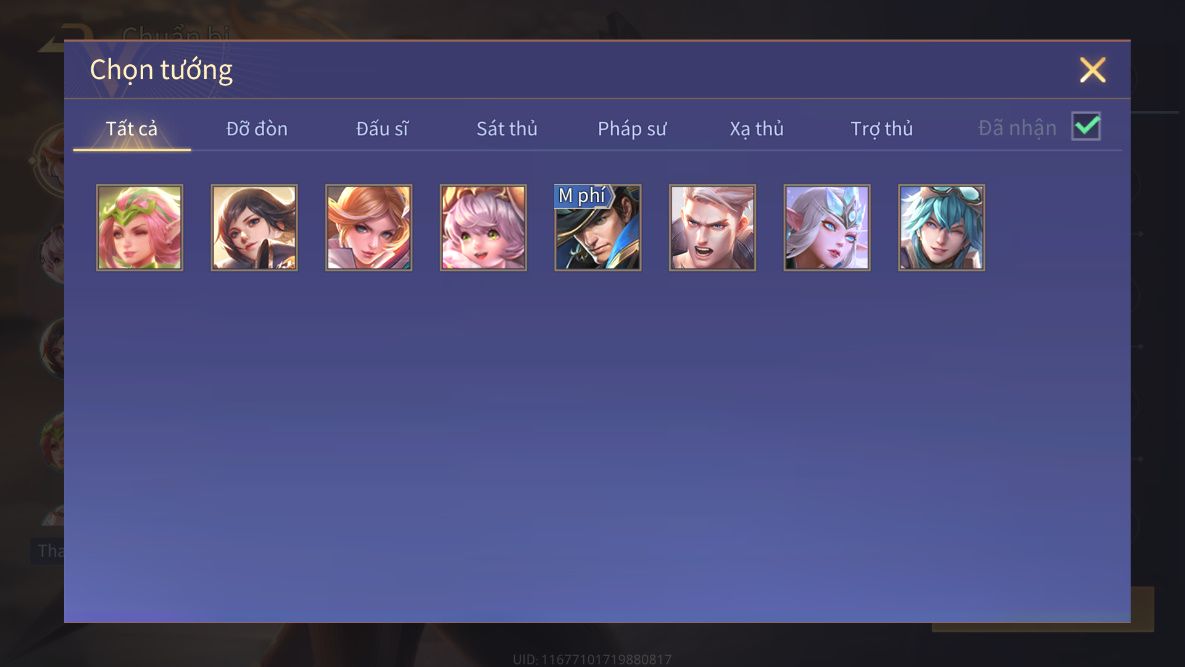Show the Đấu sĩ heroes tab
The image size is (1185, 667).
tap(382, 129)
